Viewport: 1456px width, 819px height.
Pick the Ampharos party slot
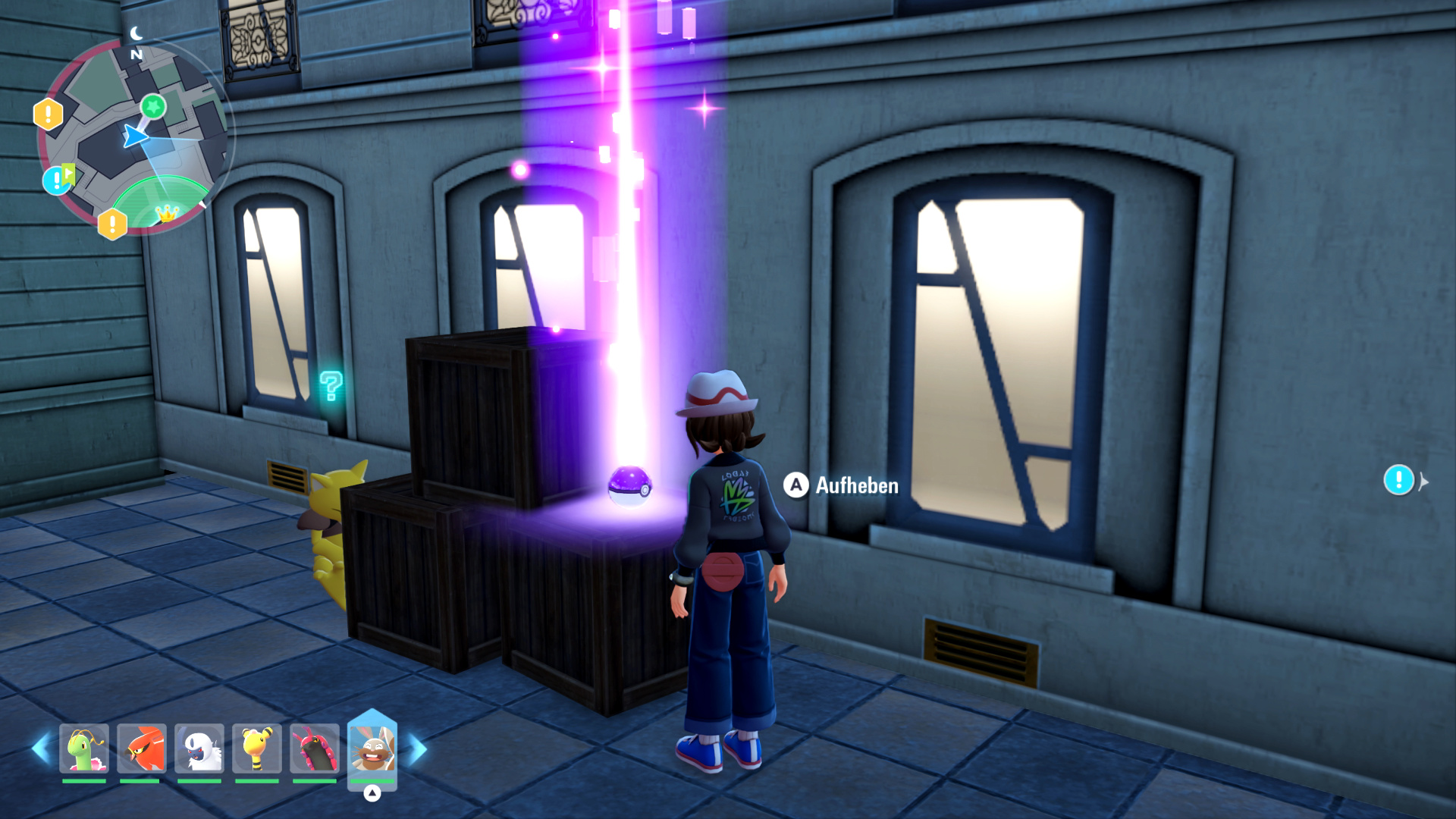click(x=257, y=748)
